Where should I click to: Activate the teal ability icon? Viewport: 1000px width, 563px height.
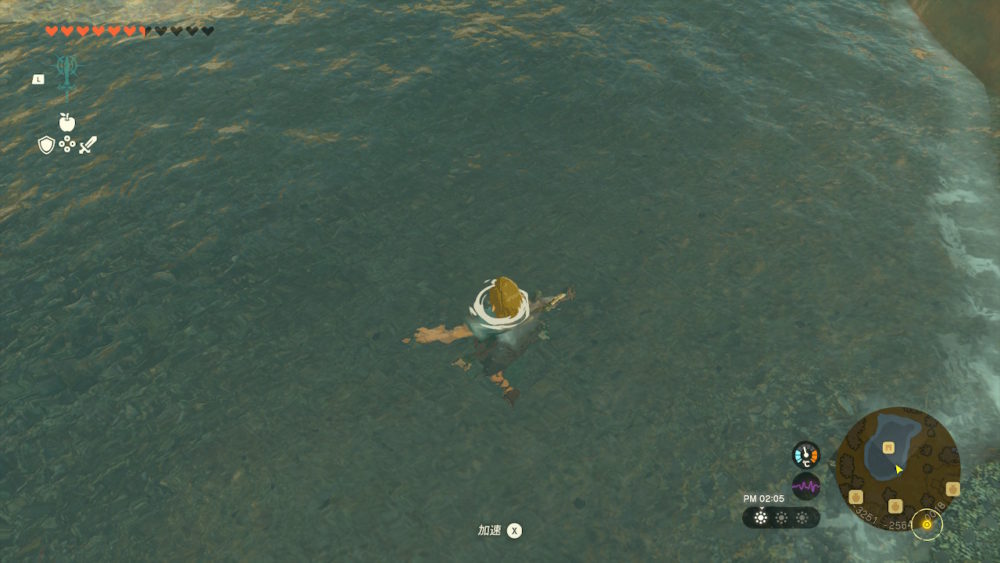67,71
